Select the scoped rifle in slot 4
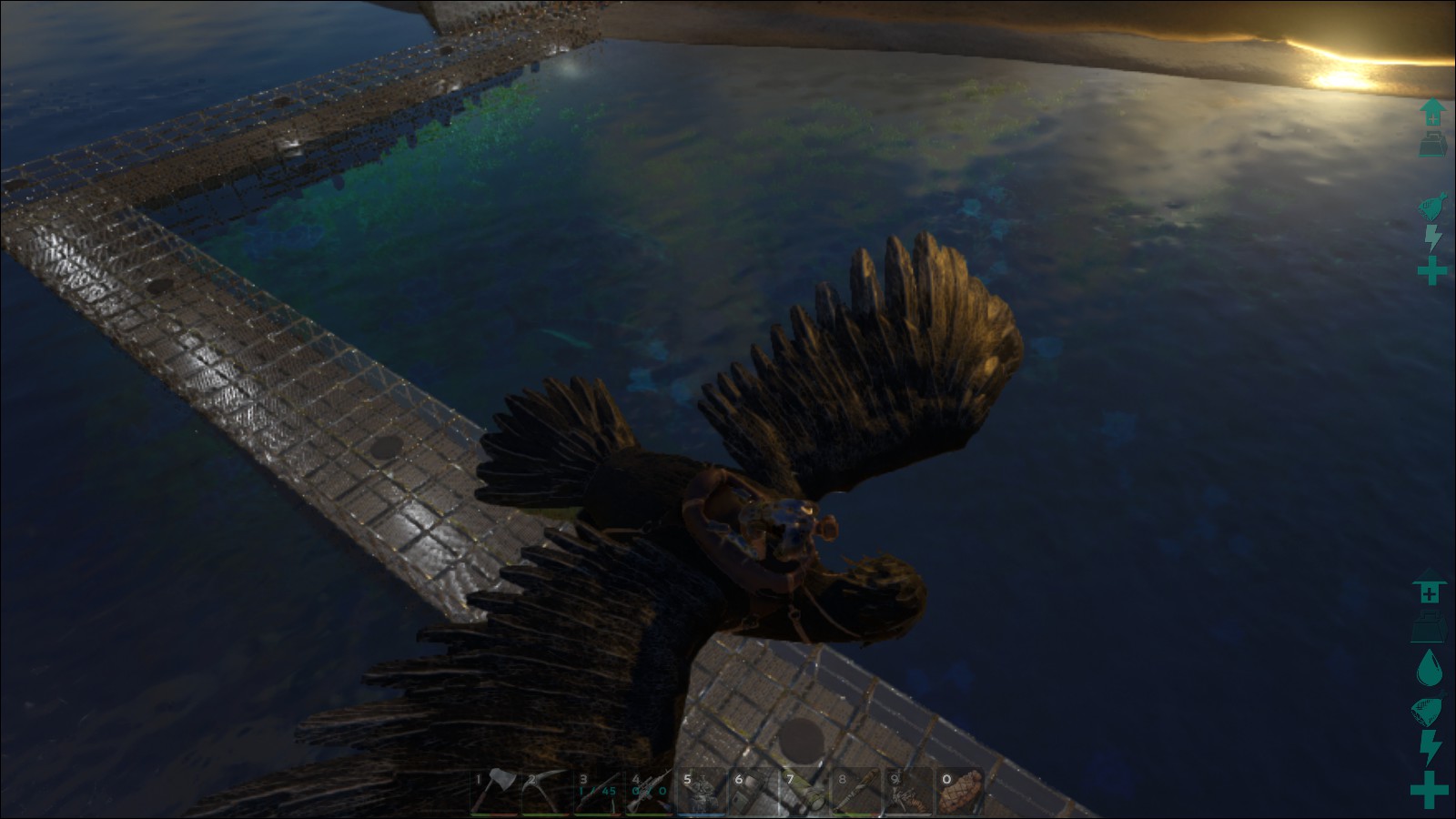 point(650,792)
